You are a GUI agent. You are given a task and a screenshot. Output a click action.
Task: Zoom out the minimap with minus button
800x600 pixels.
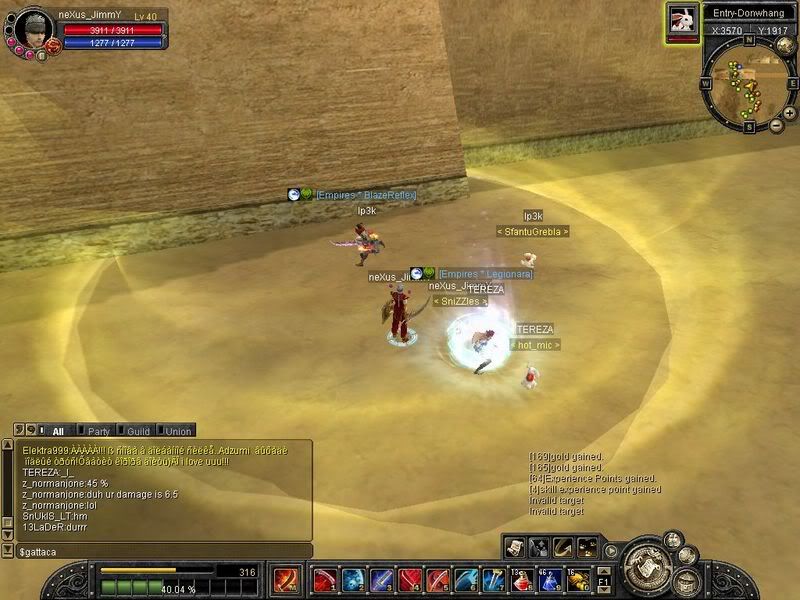[x=774, y=126]
